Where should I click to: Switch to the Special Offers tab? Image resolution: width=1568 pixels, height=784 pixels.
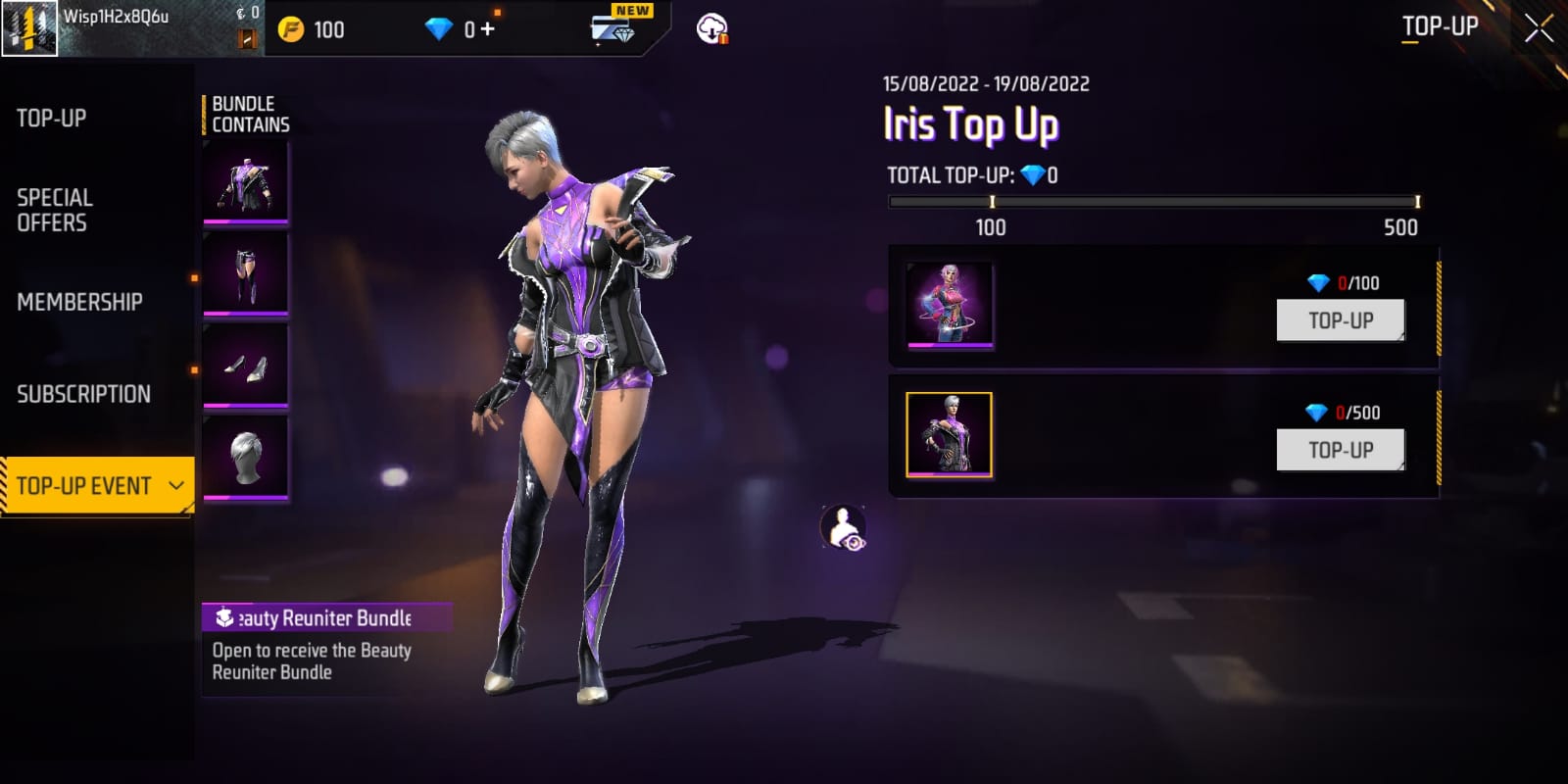tap(55, 210)
